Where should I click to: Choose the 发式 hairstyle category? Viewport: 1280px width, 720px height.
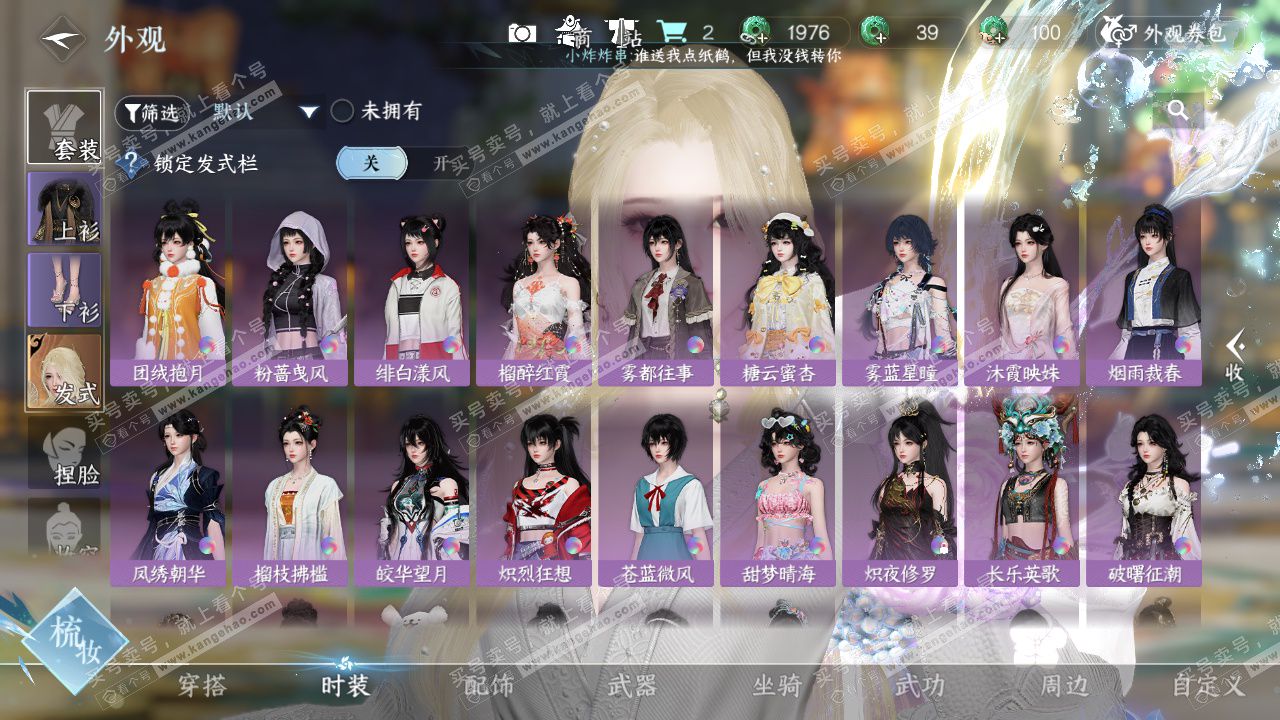[64, 370]
